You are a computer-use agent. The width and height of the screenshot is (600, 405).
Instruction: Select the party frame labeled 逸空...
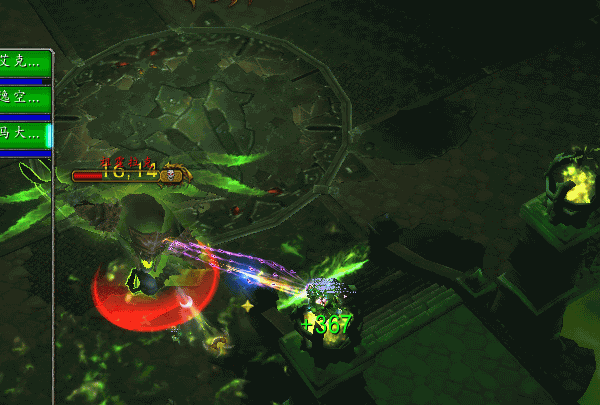click(x=24, y=98)
